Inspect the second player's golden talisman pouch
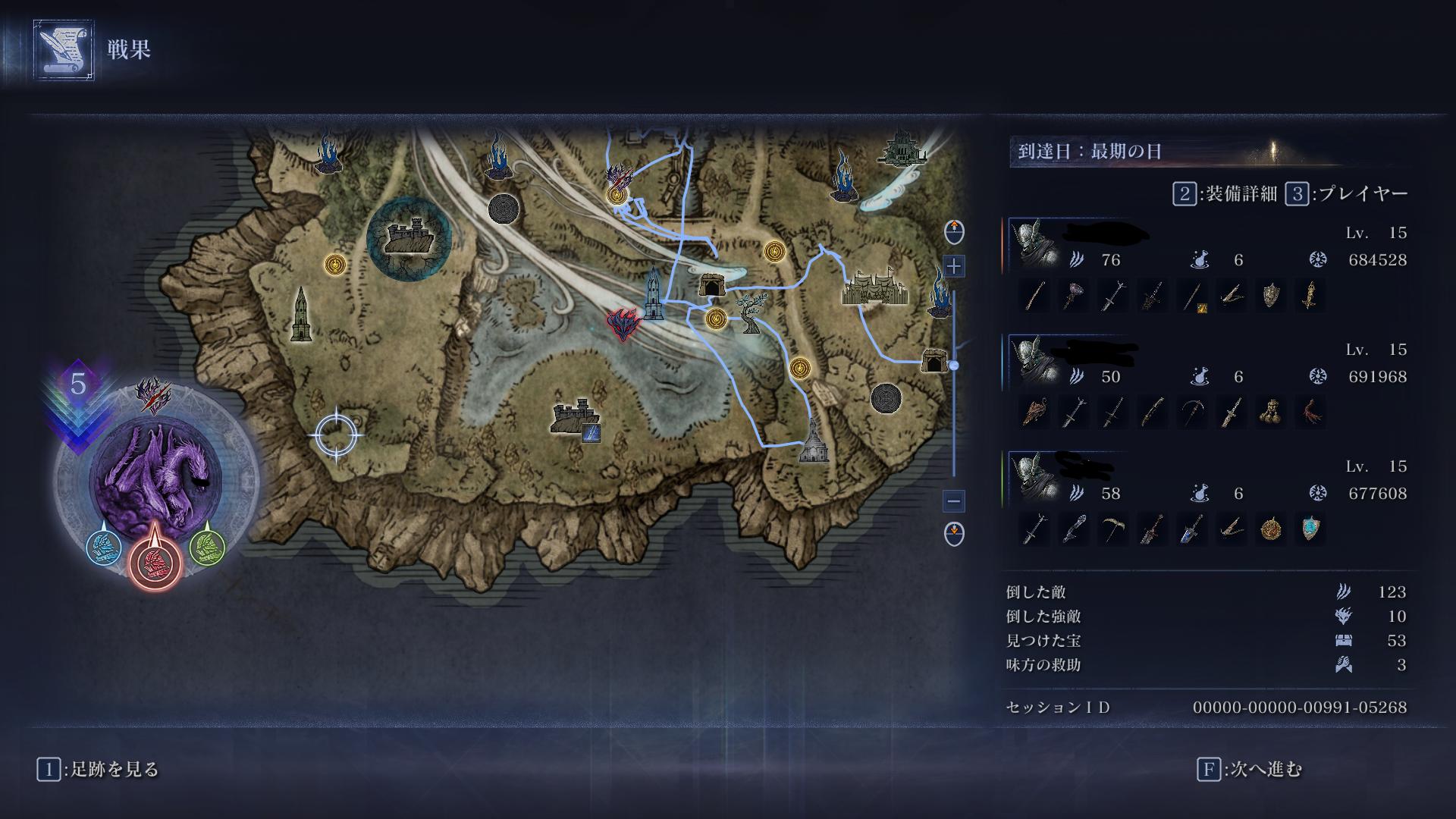This screenshot has width=1456, height=819. tap(1271, 413)
